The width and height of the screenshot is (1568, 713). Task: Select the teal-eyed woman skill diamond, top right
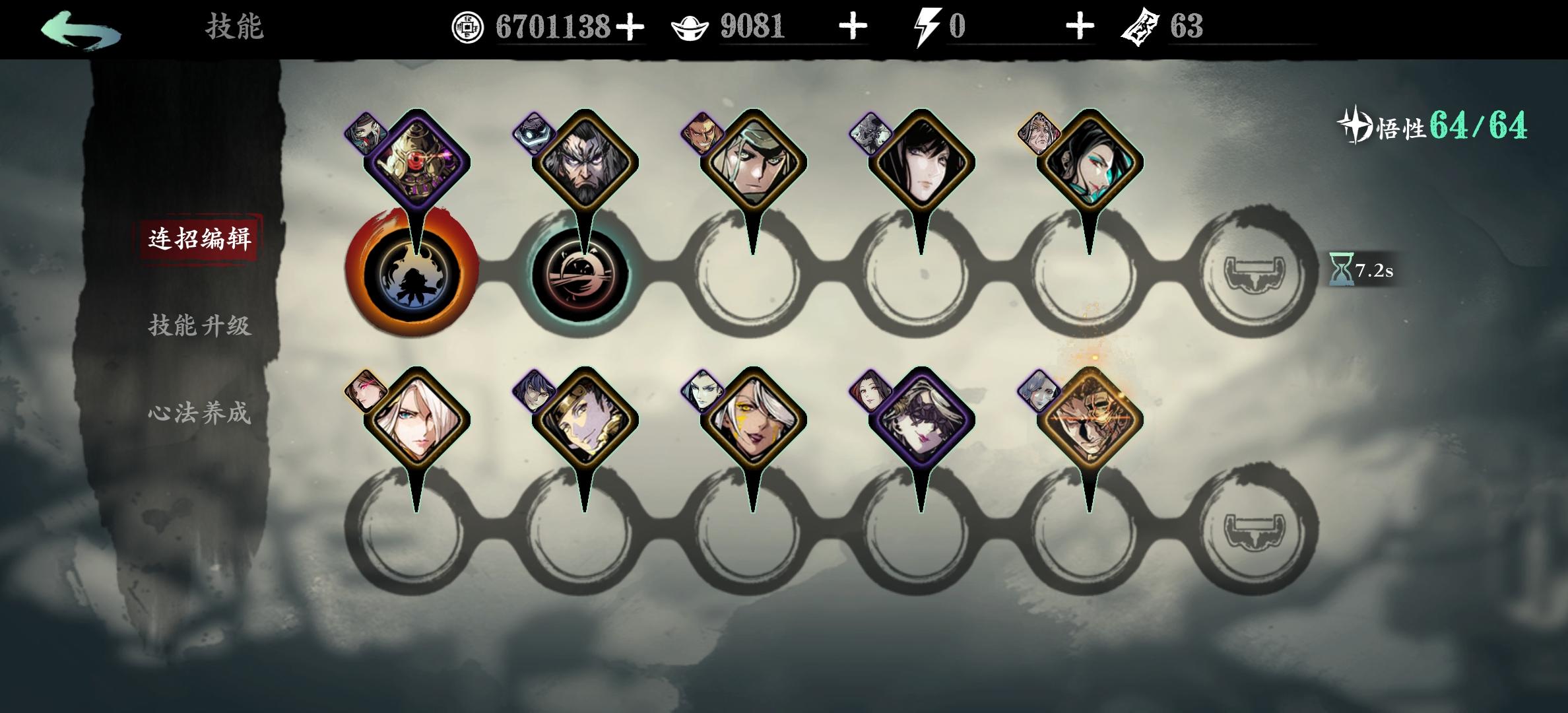[1090, 162]
